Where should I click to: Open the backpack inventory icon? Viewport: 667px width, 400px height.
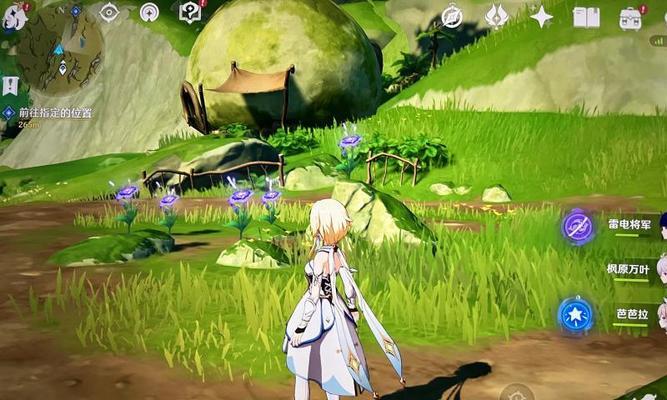[630, 17]
